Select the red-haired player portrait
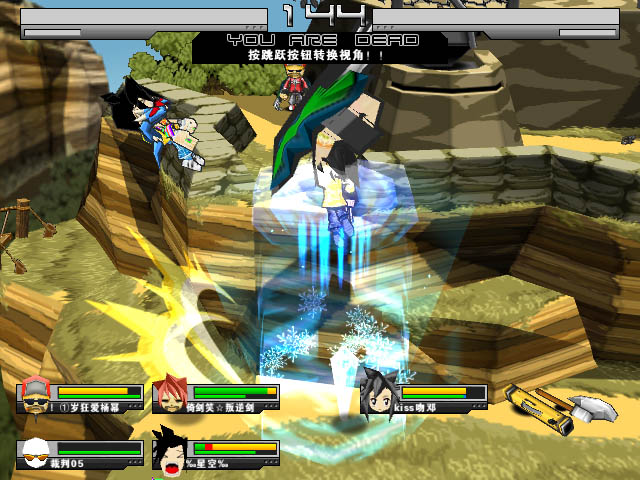Image resolution: width=640 pixels, height=480 pixels. [170, 395]
